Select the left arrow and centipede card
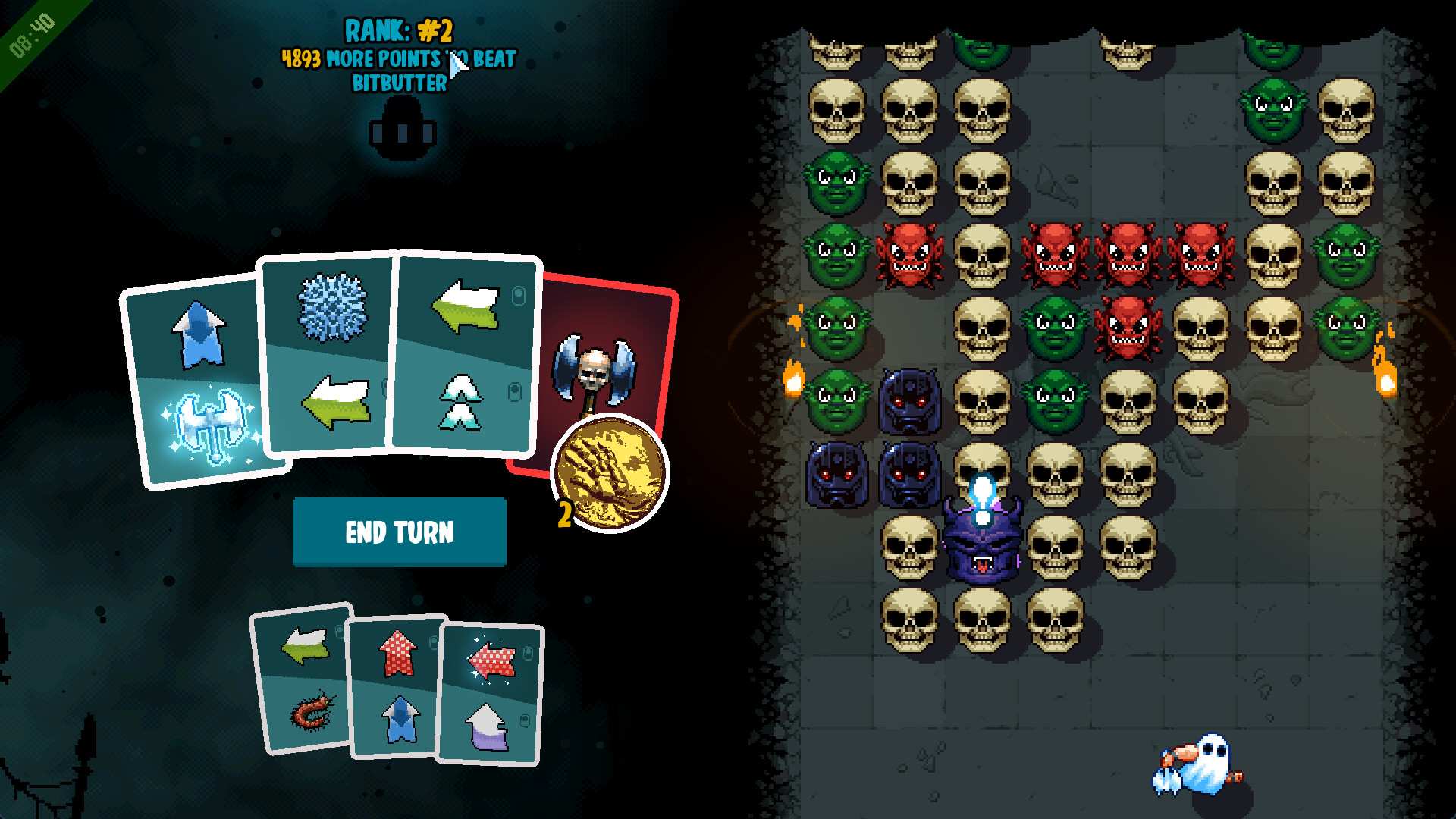 303,680
